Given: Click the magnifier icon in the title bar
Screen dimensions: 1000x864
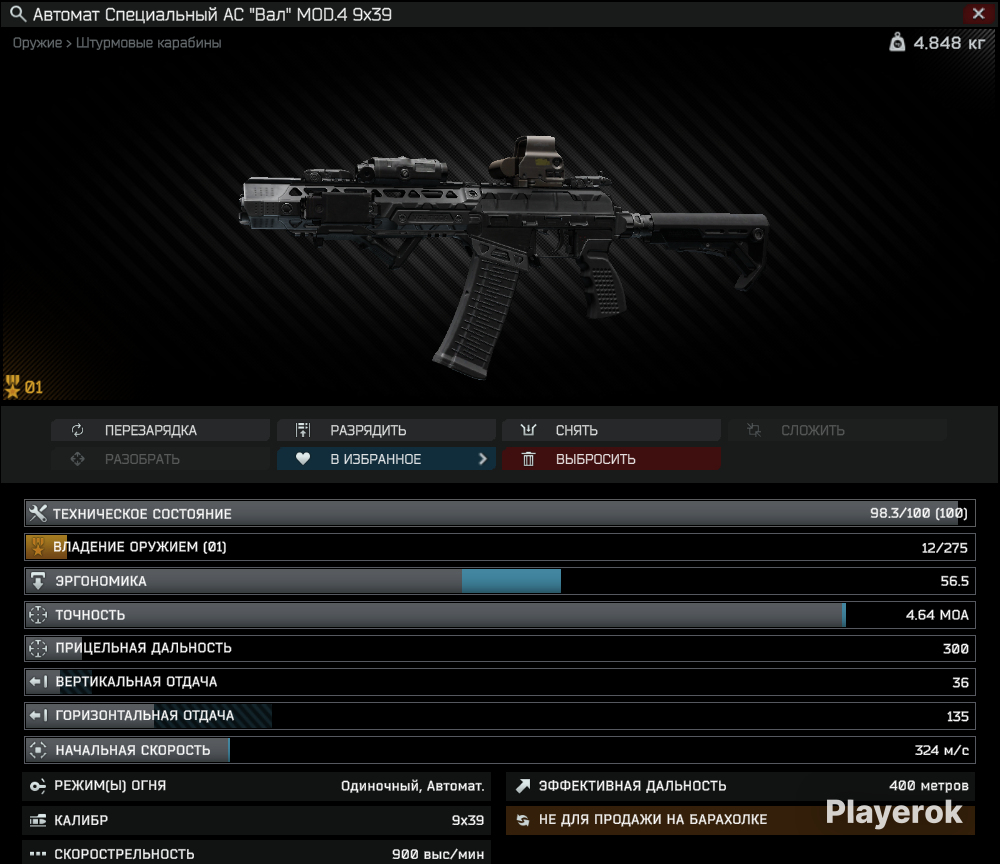Looking at the screenshot, I should point(16,15).
